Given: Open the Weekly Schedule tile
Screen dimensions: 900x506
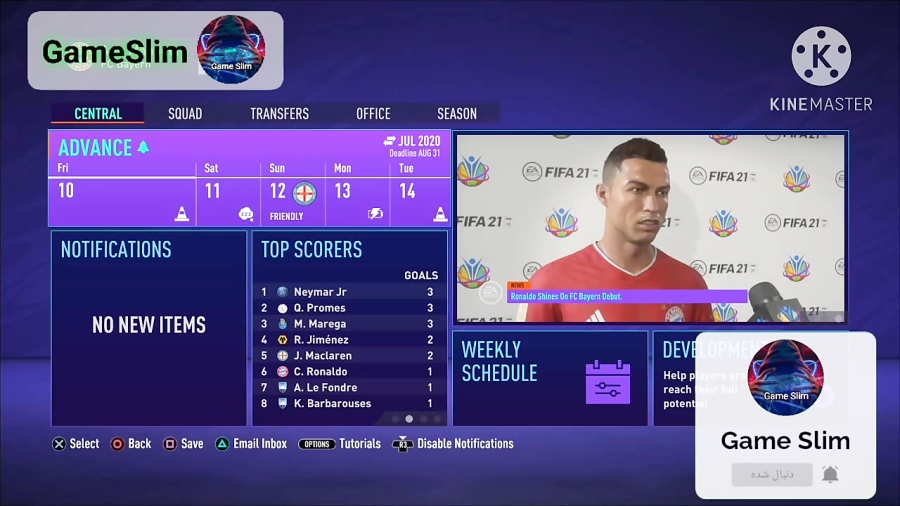Looking at the screenshot, I should [x=549, y=378].
